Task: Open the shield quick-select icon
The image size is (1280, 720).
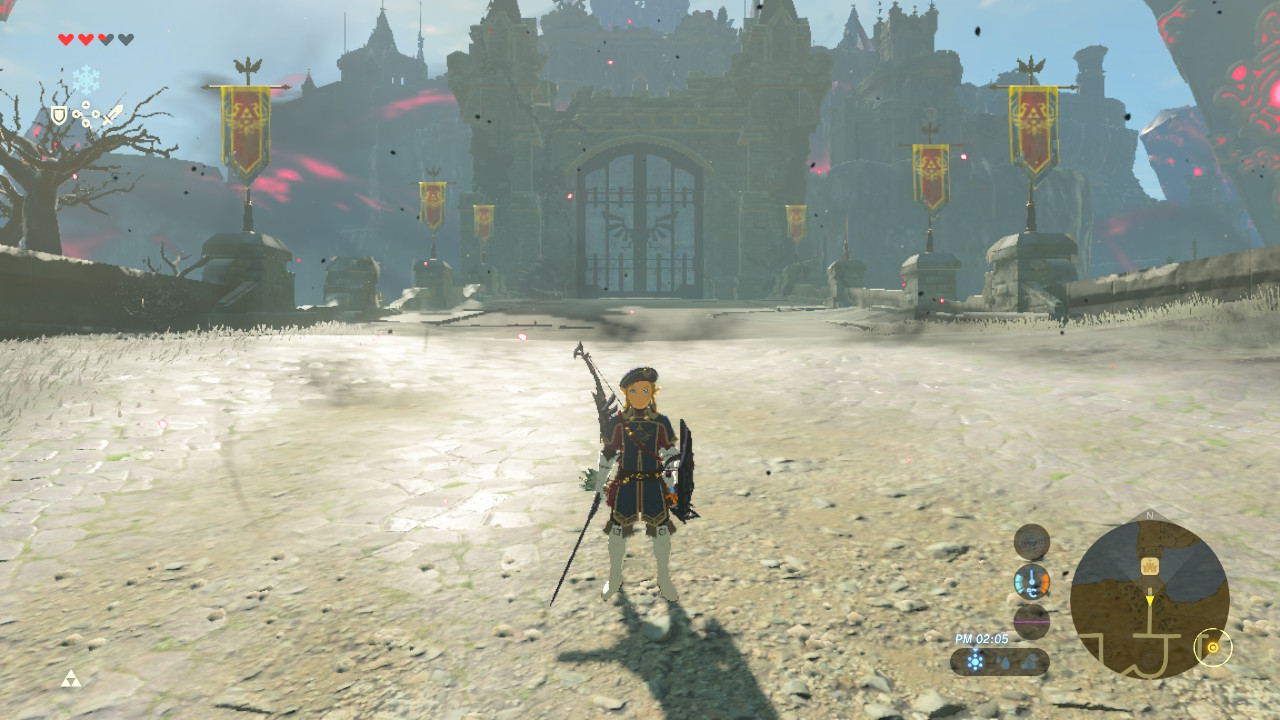Action: (59, 115)
